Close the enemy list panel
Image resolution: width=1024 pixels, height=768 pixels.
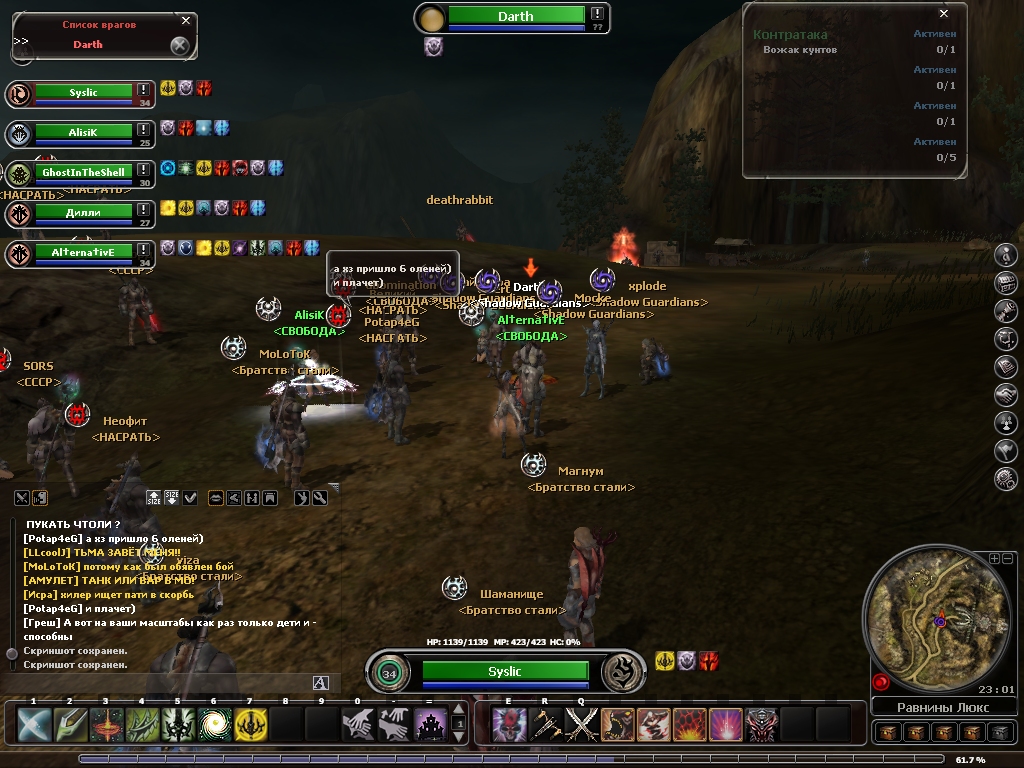coord(186,20)
